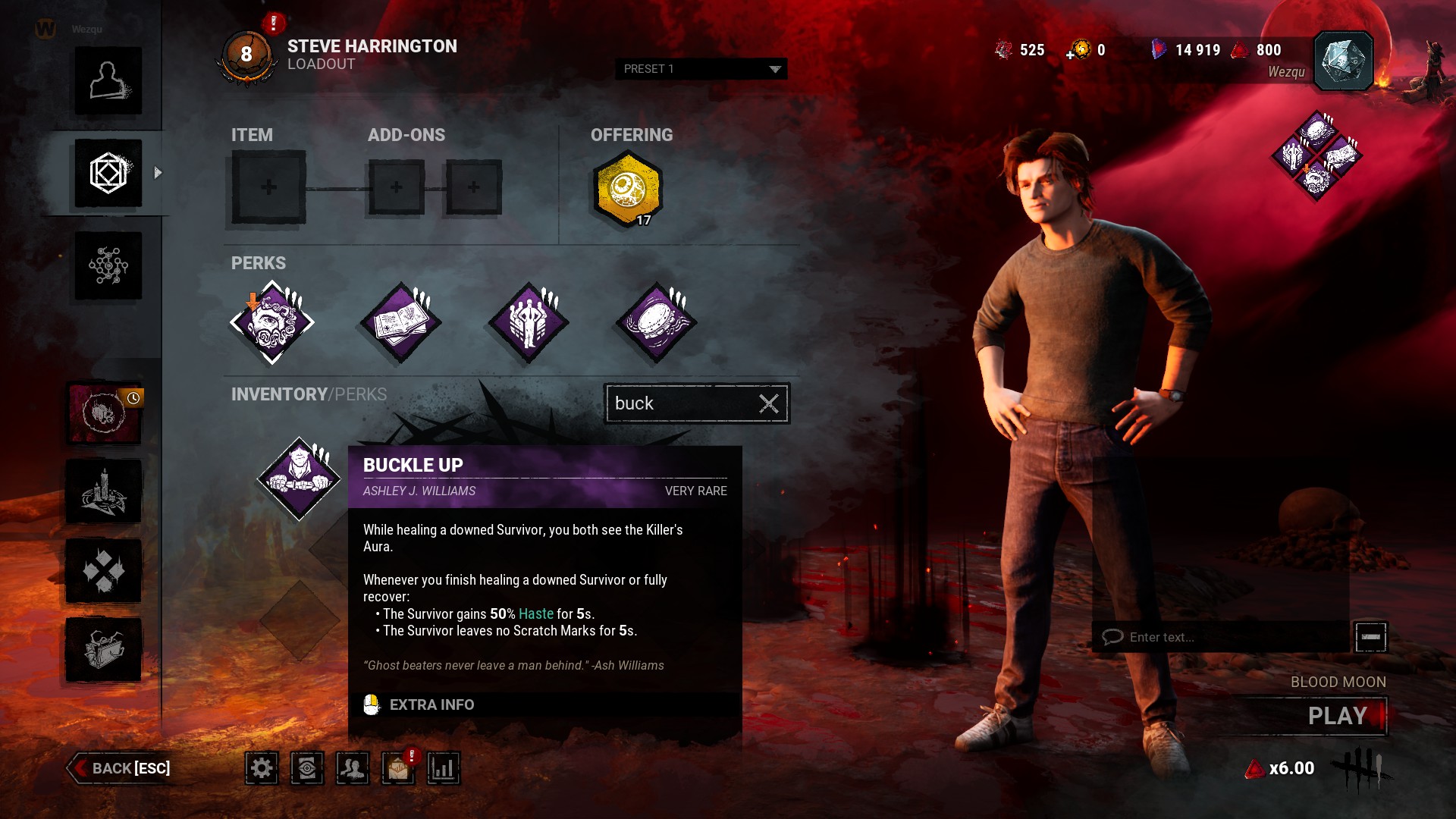This screenshot has width=1456, height=819.
Task: Switch to the character selection tab
Action: [108, 81]
